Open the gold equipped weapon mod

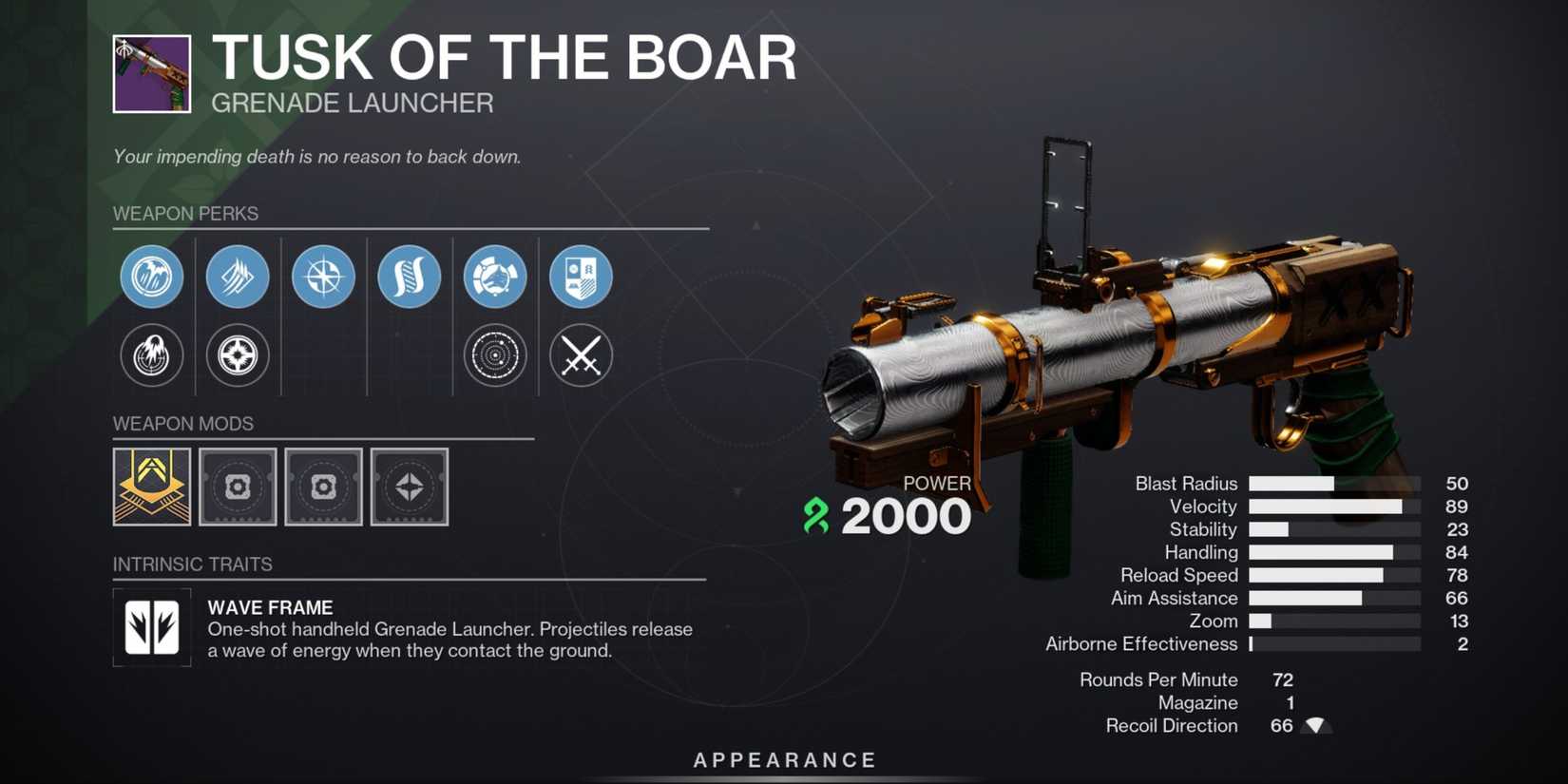coord(151,488)
